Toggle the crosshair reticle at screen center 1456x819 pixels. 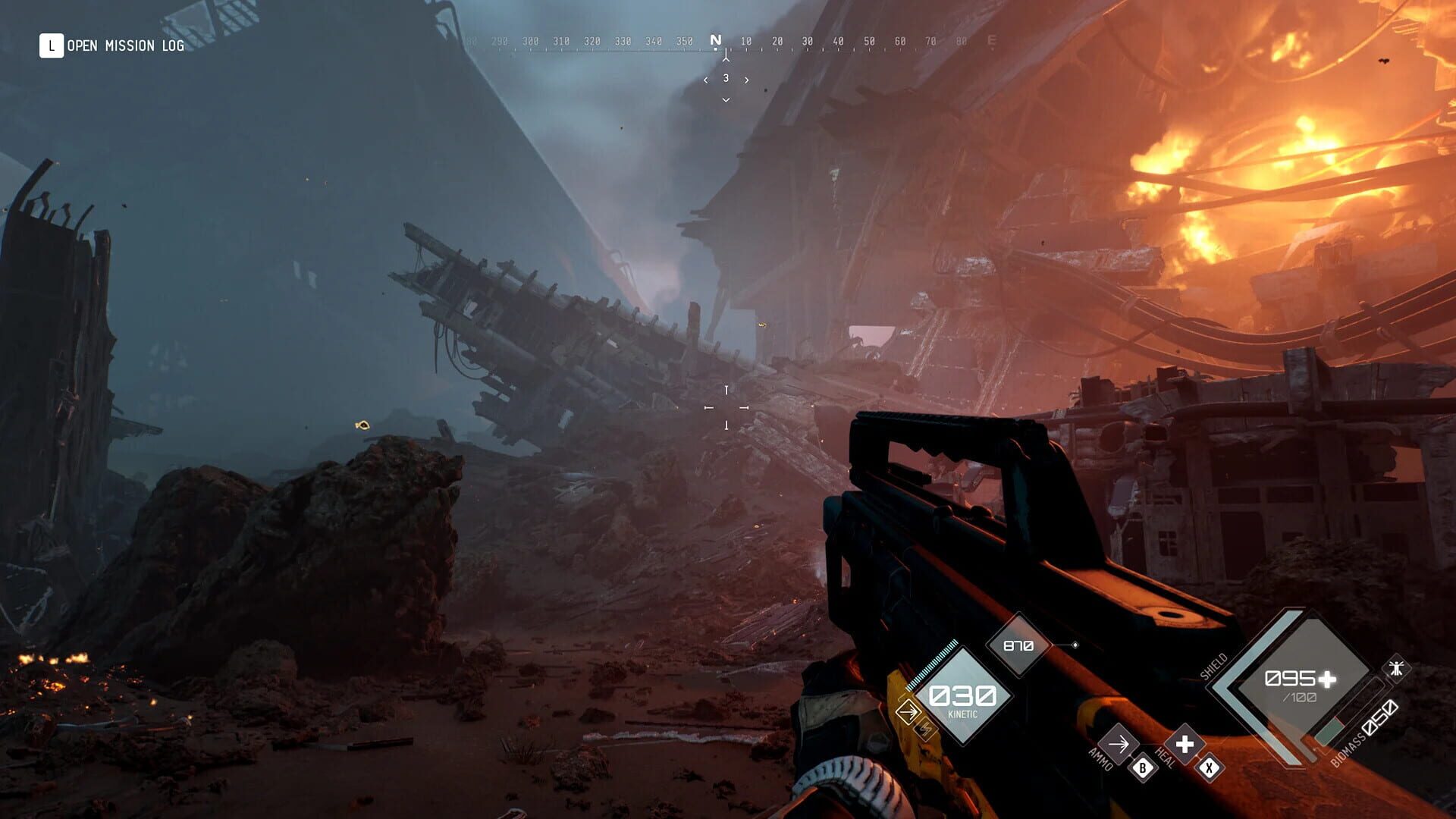728,409
